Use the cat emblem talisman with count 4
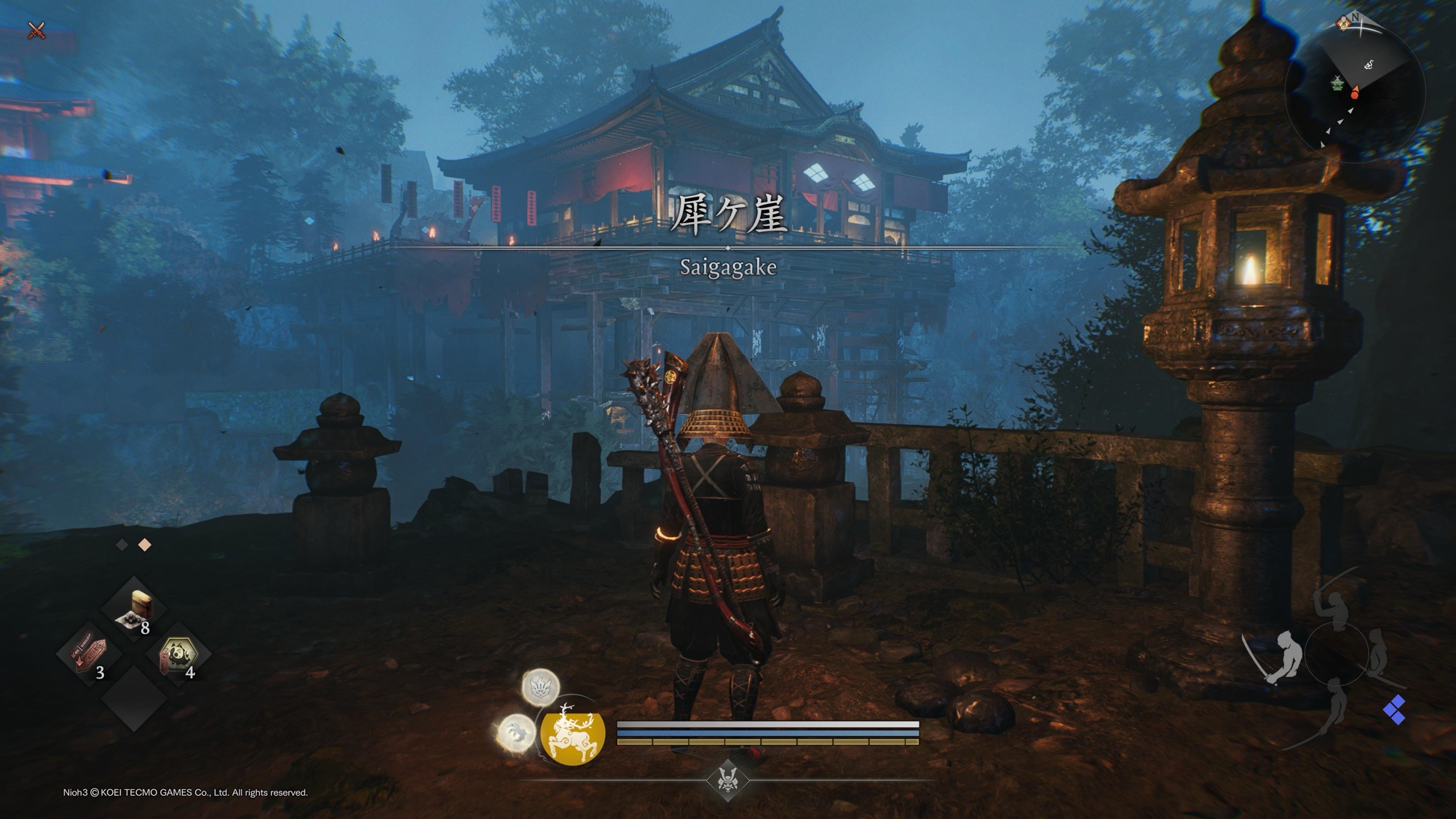 point(178,654)
